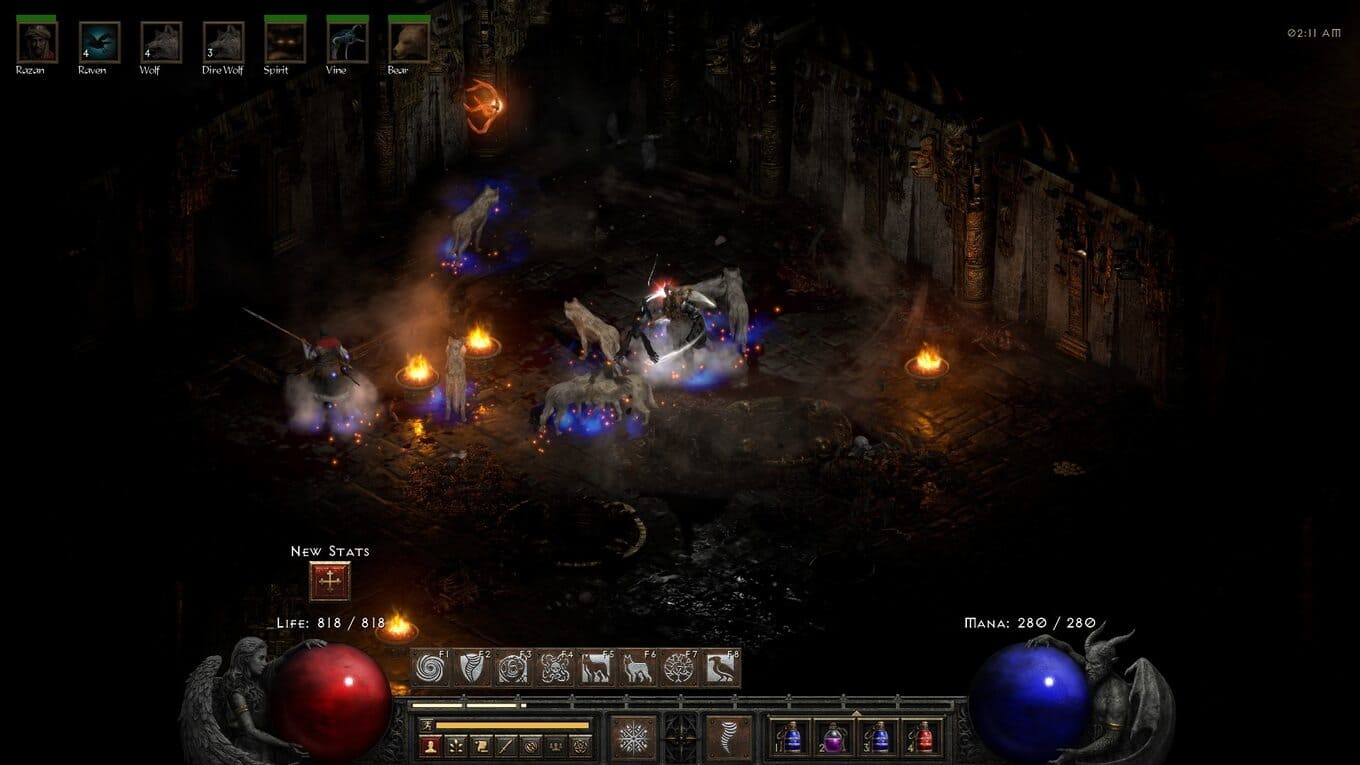Open the snowflake left-click skill selector
Viewport: 1360px width, 765px height.
633,738
